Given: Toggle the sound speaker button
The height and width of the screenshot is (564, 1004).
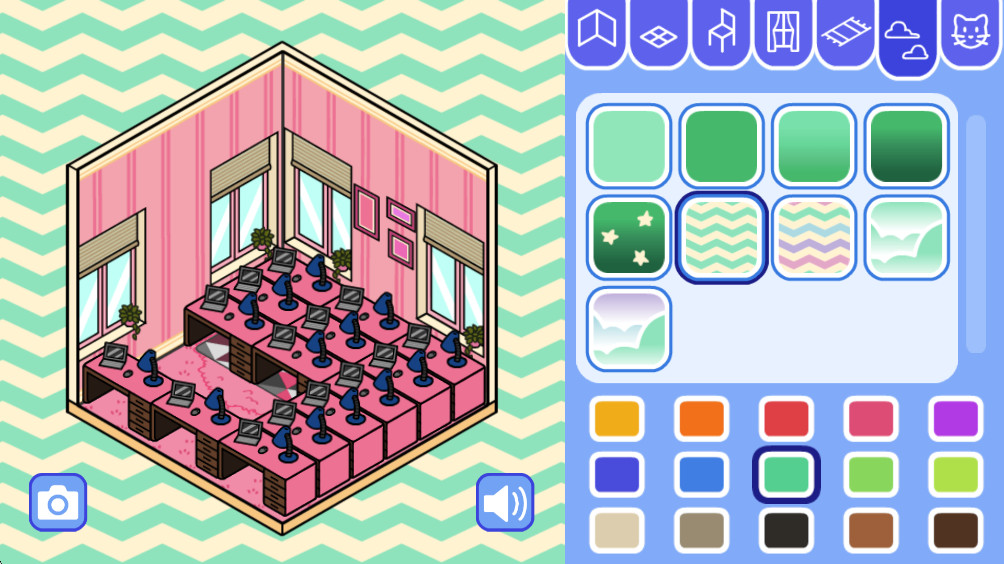Looking at the screenshot, I should click(x=505, y=502).
